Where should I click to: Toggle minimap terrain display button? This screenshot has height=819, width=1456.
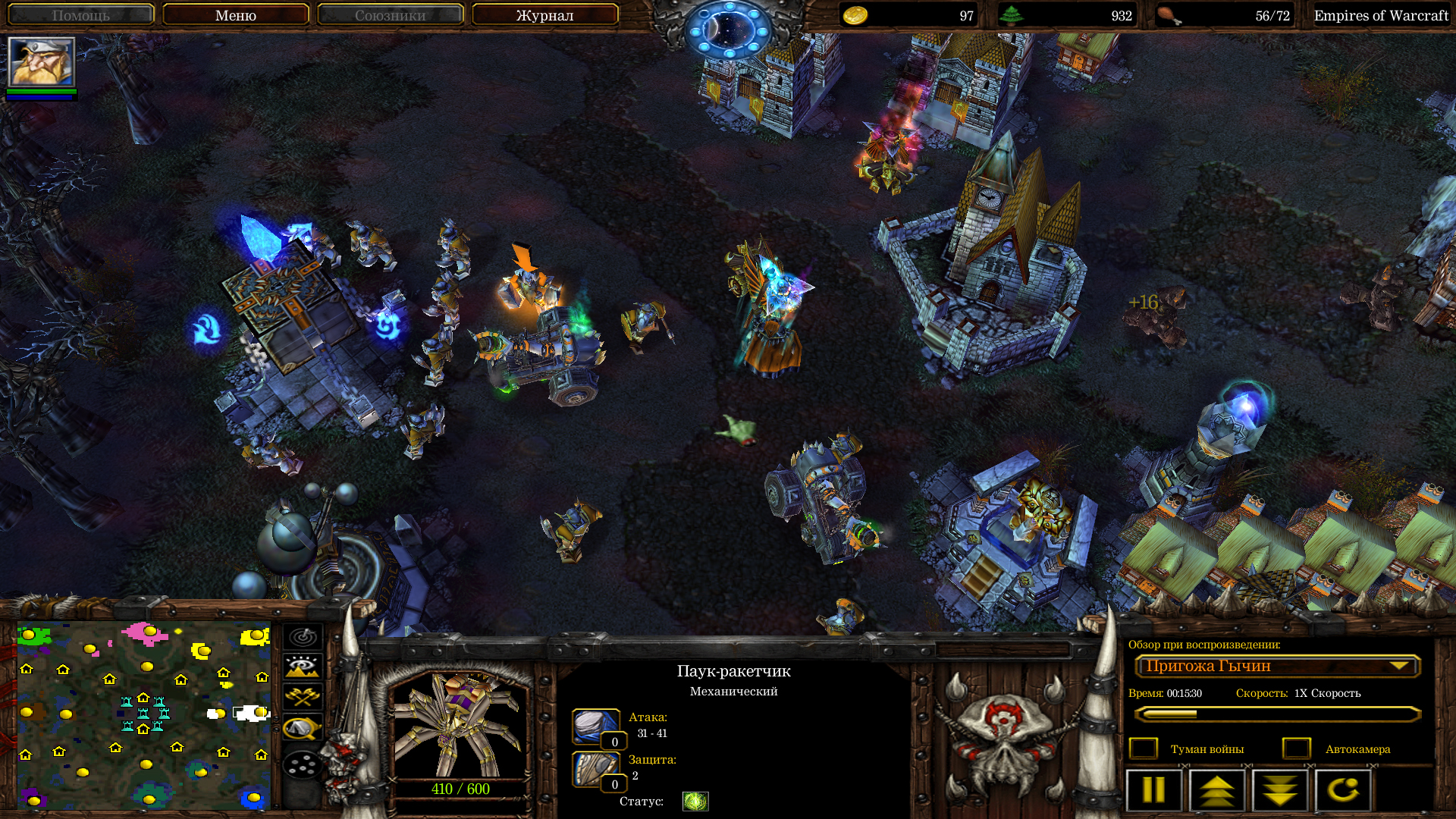coord(303,667)
